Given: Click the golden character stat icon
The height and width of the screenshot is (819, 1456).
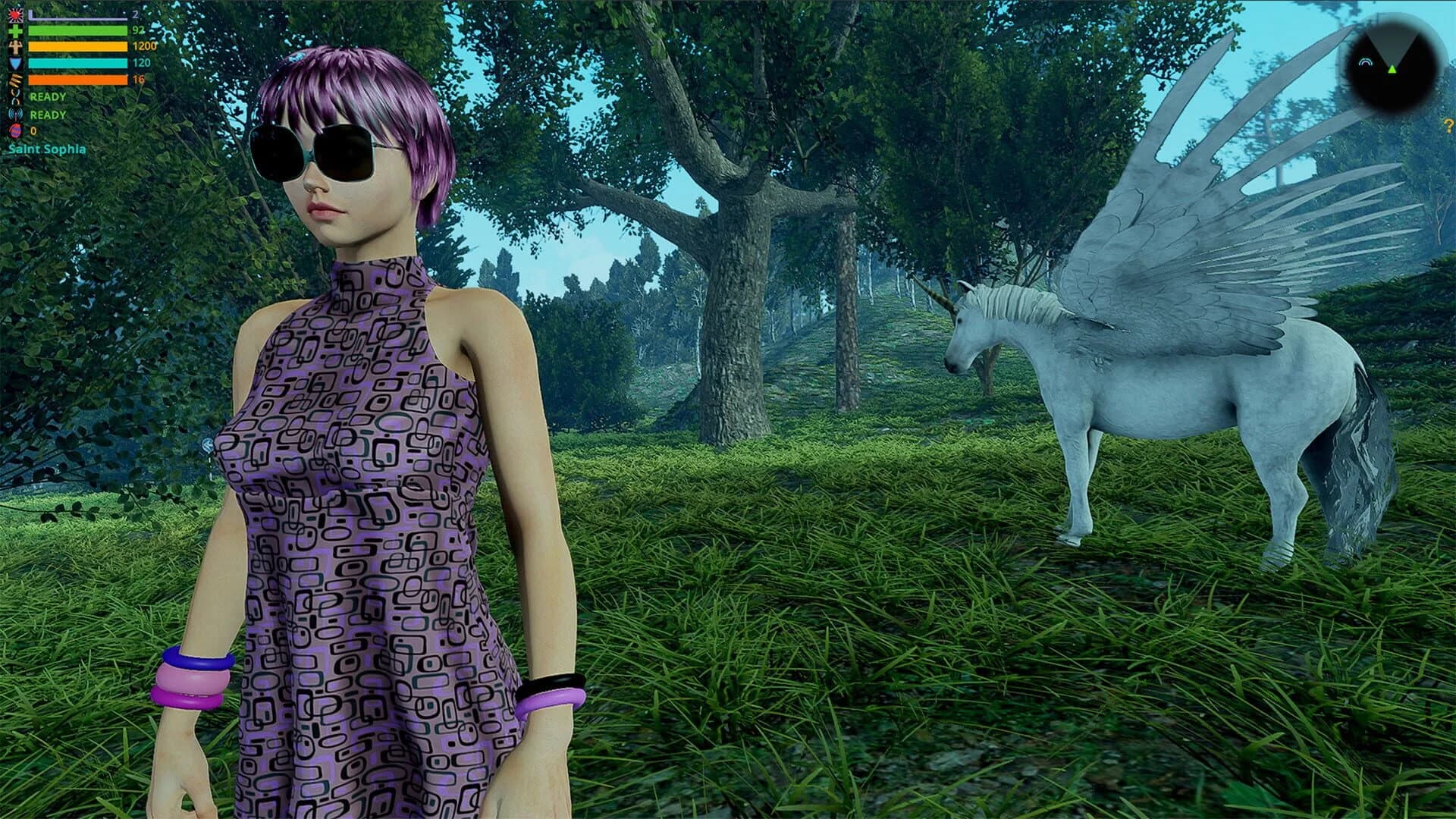Looking at the screenshot, I should coord(15,47).
